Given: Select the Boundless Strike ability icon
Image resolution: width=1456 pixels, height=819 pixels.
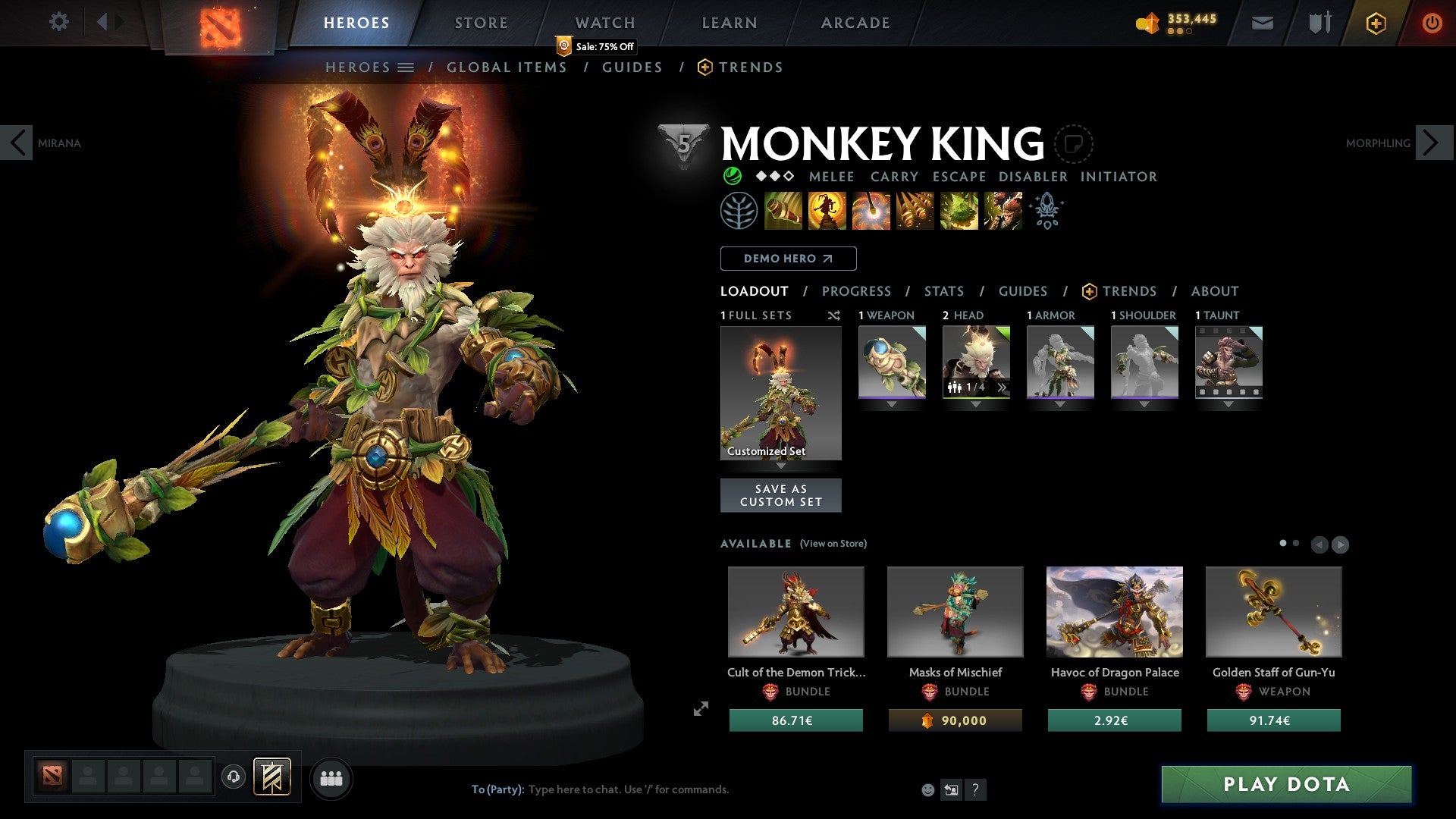Looking at the screenshot, I should coord(783,211).
